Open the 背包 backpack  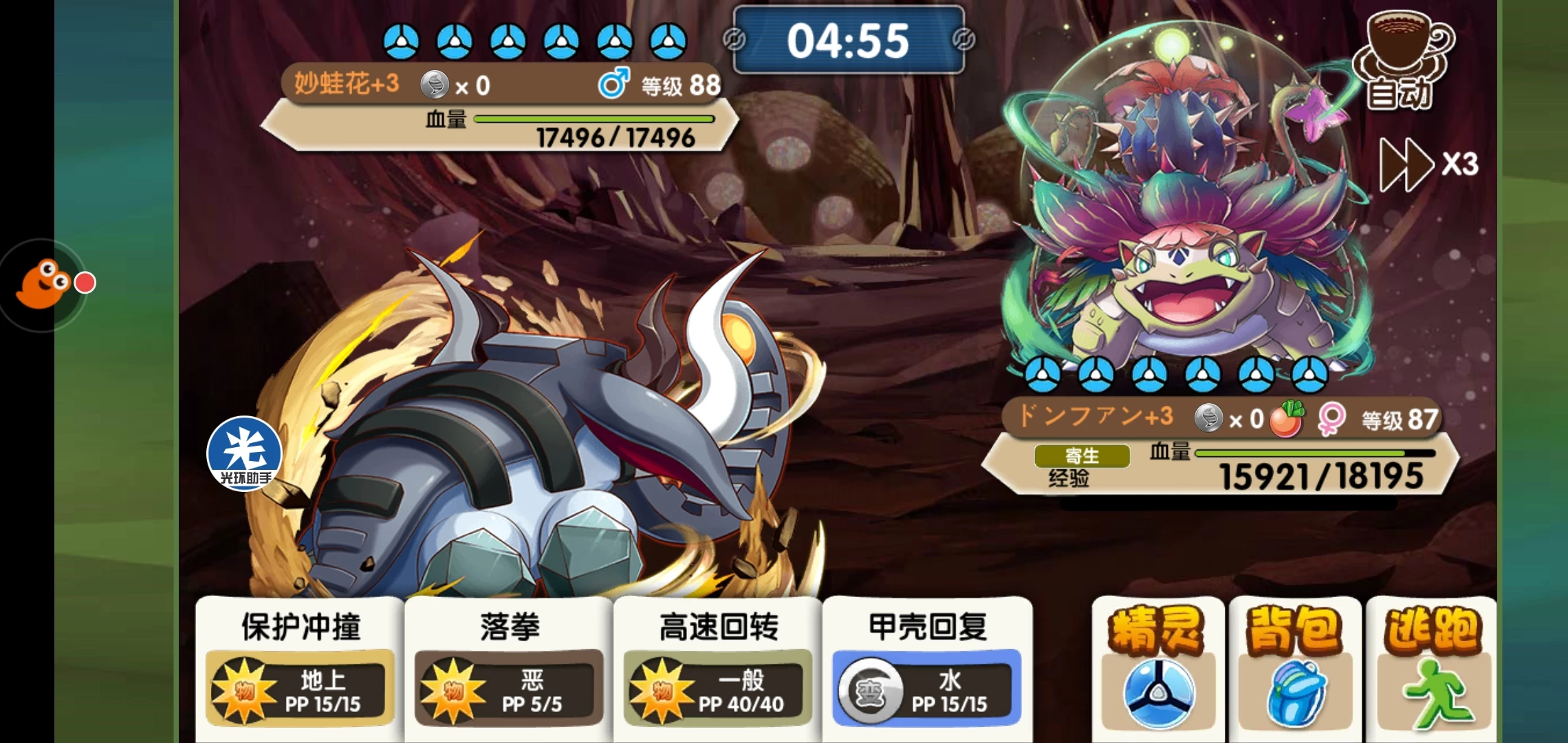click(1294, 667)
